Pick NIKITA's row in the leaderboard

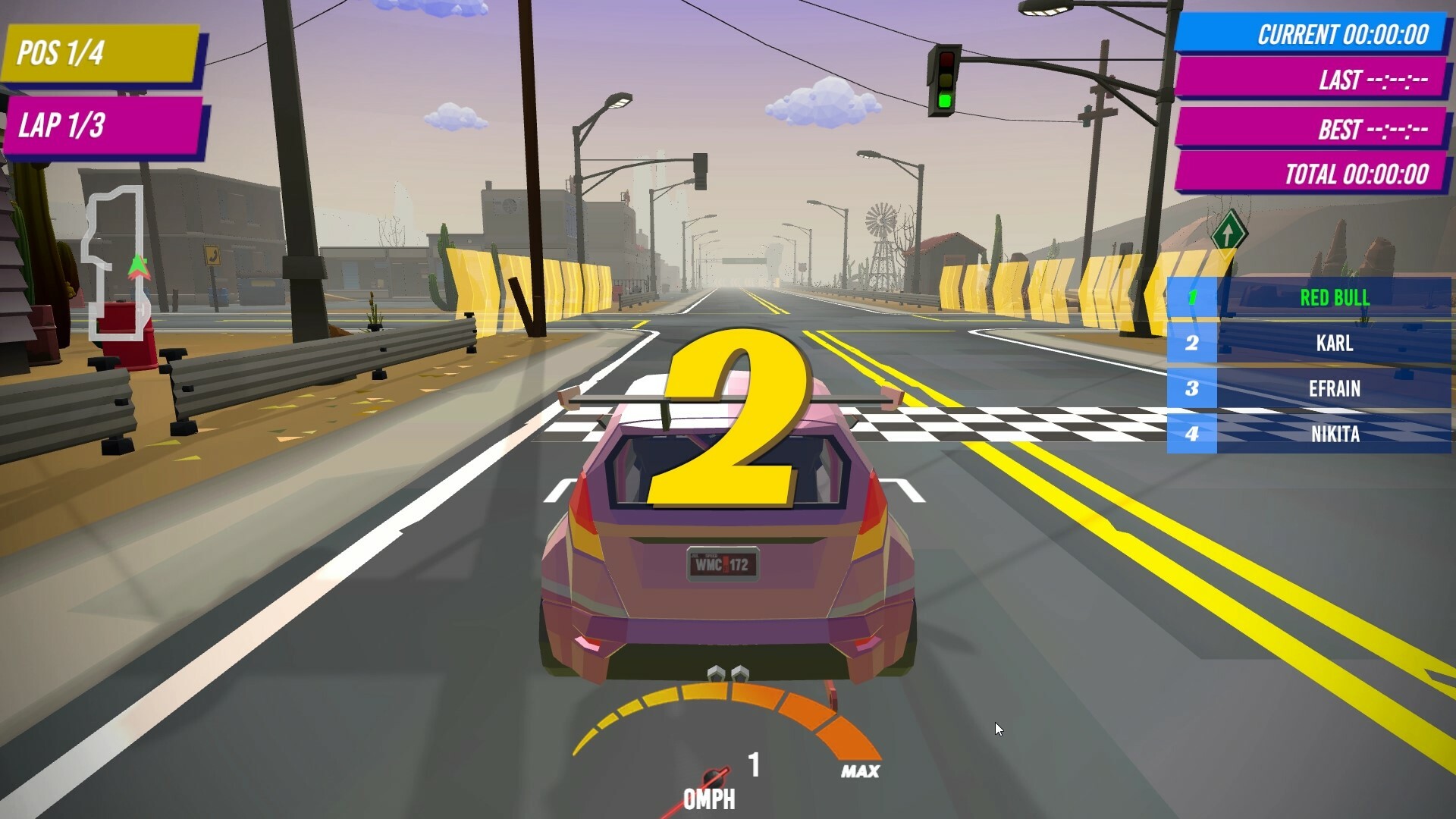(1334, 434)
